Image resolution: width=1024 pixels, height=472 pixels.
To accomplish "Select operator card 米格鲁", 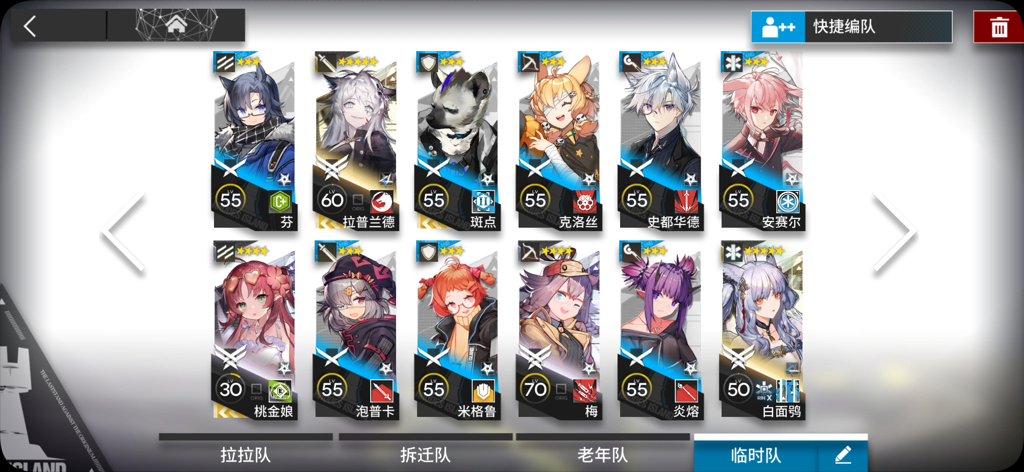I will click(456, 330).
